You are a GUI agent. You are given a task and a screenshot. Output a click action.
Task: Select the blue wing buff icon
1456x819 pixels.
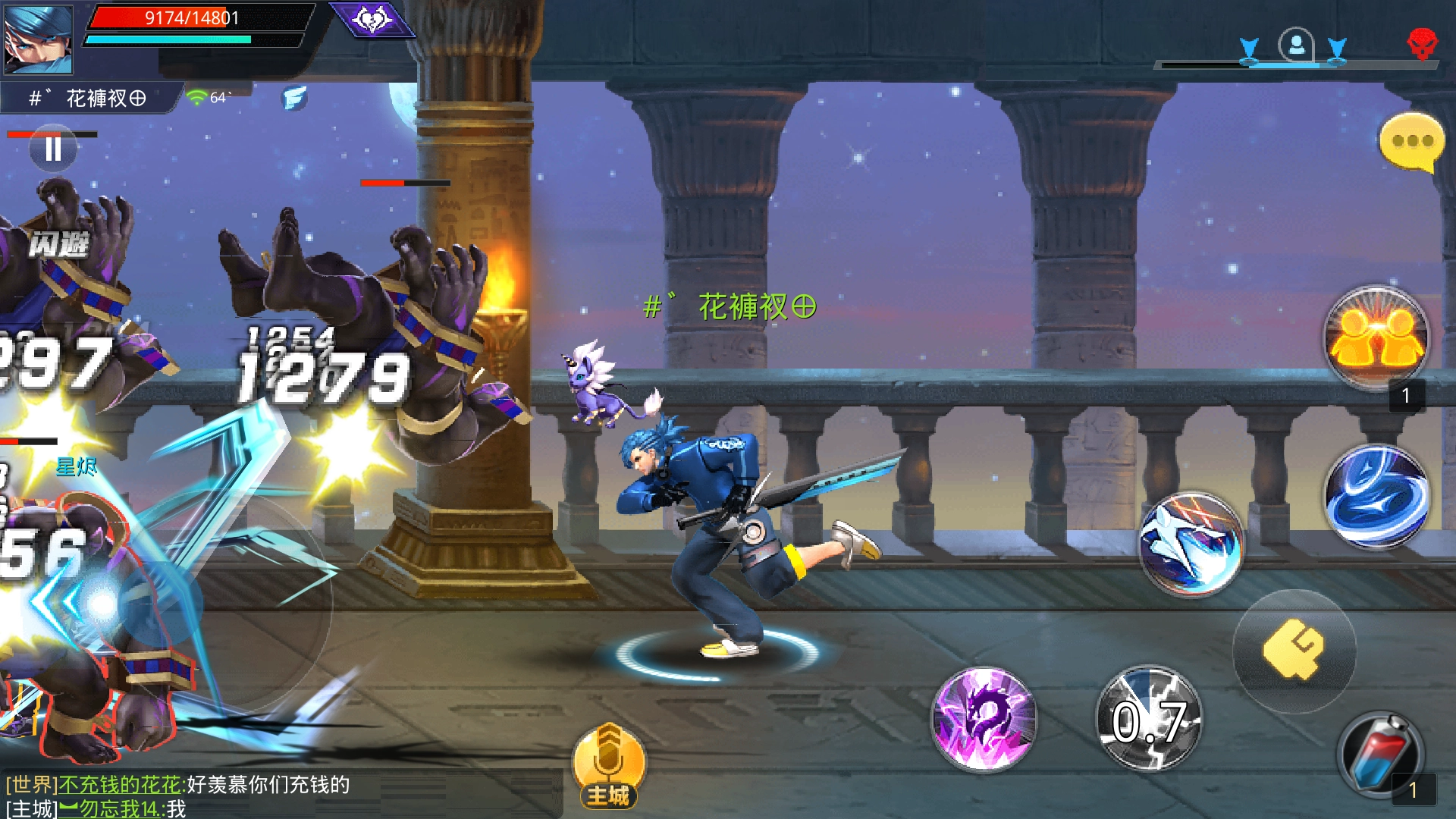[294, 98]
